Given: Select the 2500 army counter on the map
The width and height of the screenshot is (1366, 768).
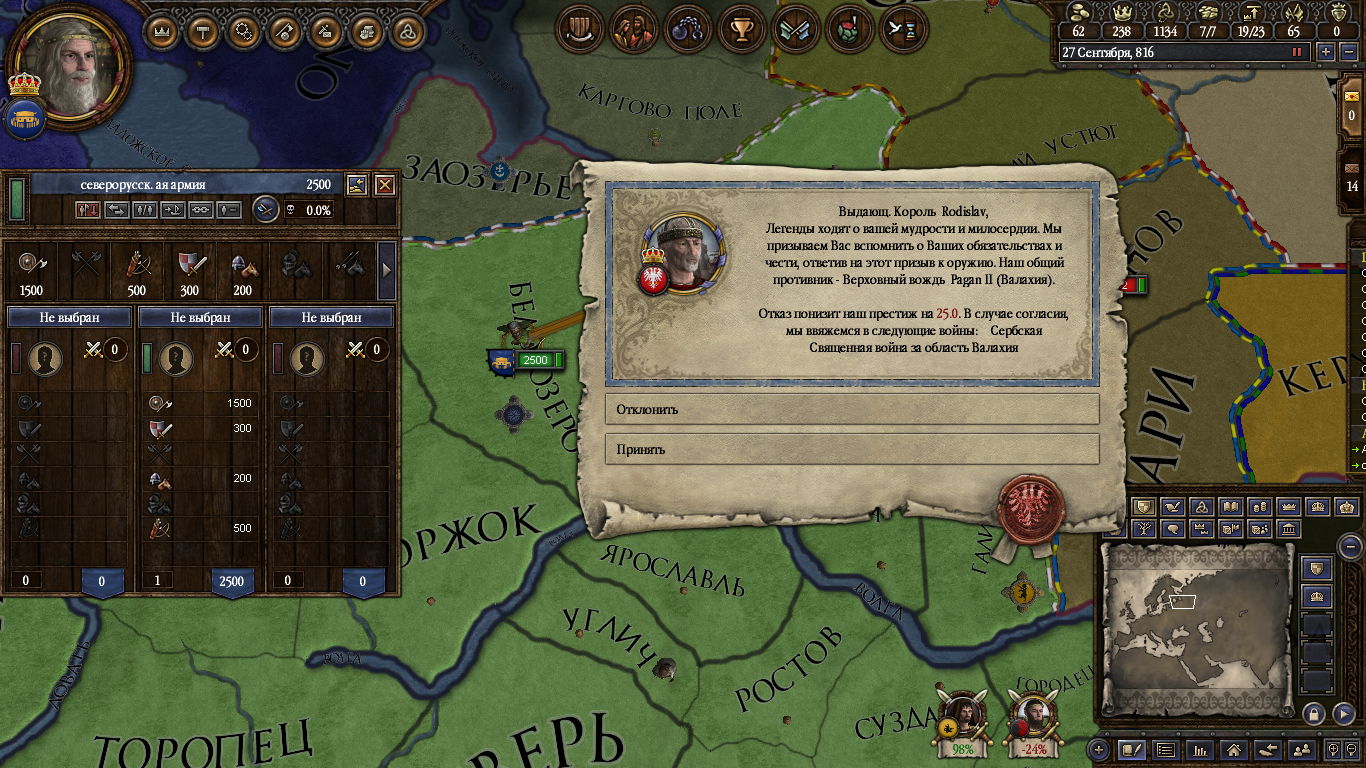Looking at the screenshot, I should [536, 360].
